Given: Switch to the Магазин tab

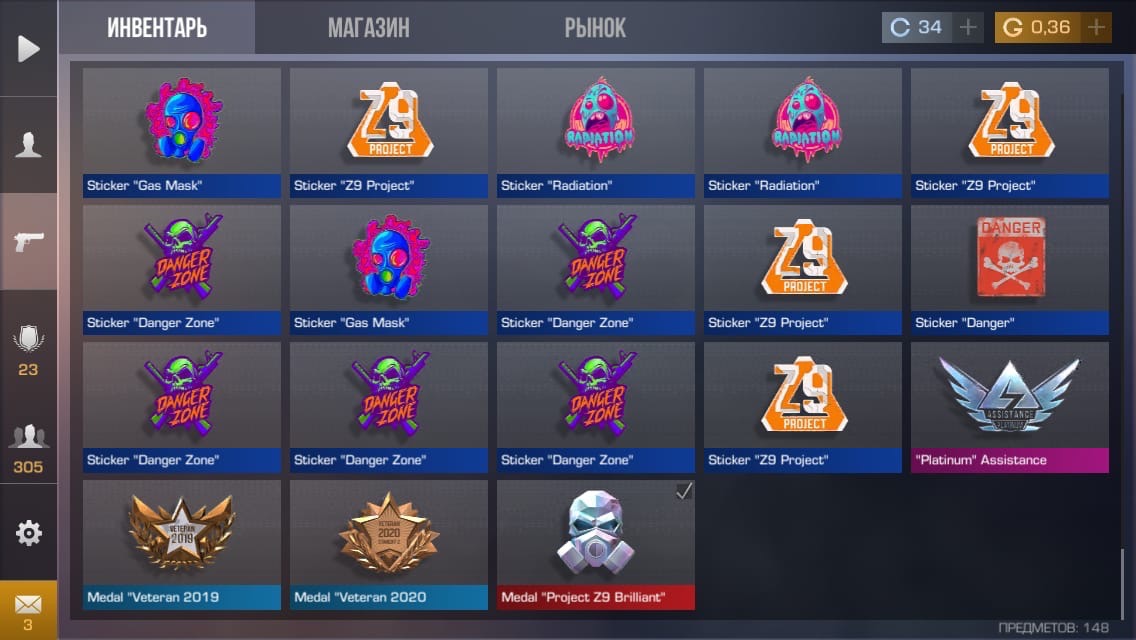Looking at the screenshot, I should (x=368, y=27).
